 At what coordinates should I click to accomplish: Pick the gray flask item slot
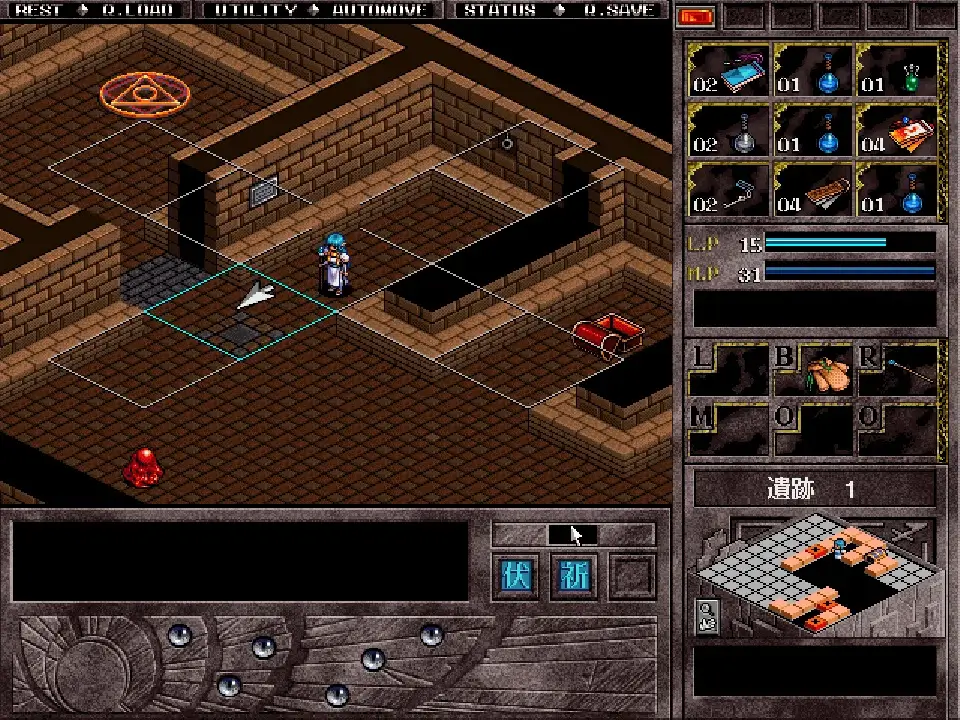tap(728, 130)
